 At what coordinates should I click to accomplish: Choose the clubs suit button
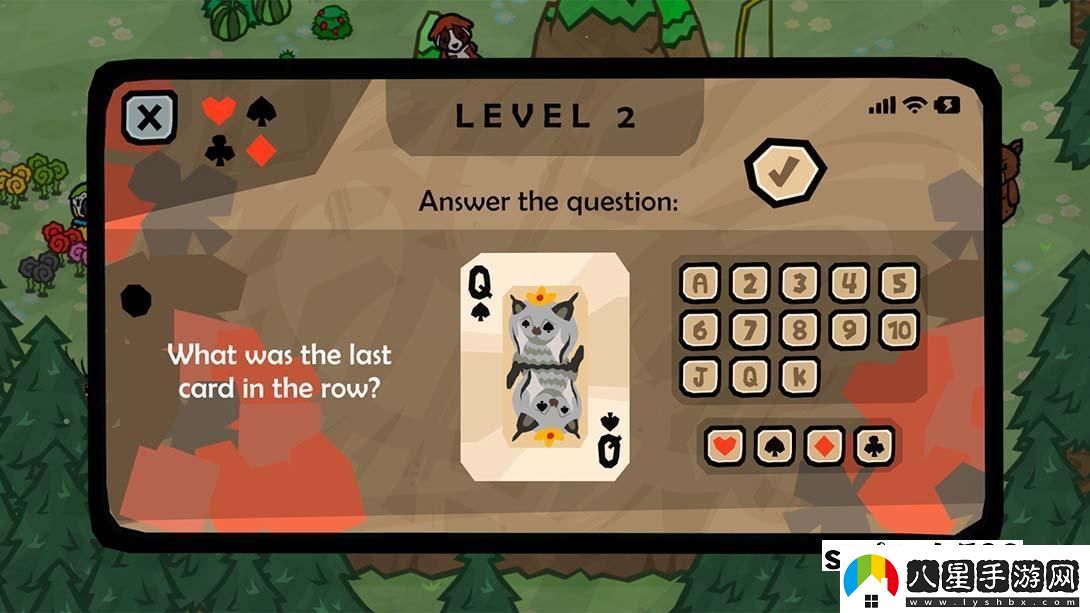point(874,445)
